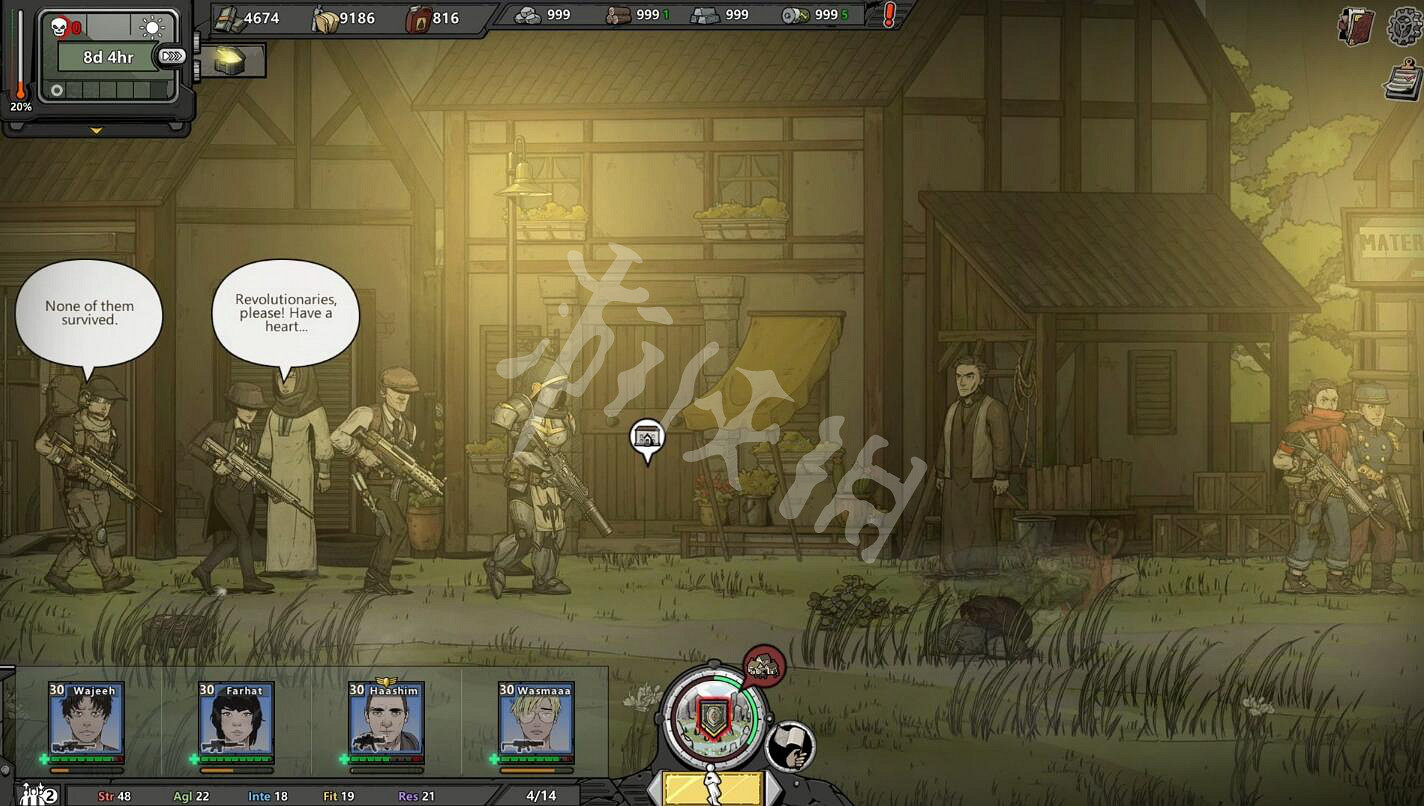This screenshot has height=806, width=1424.
Task: Click the cash icon showing 4674
Action: 232,17
